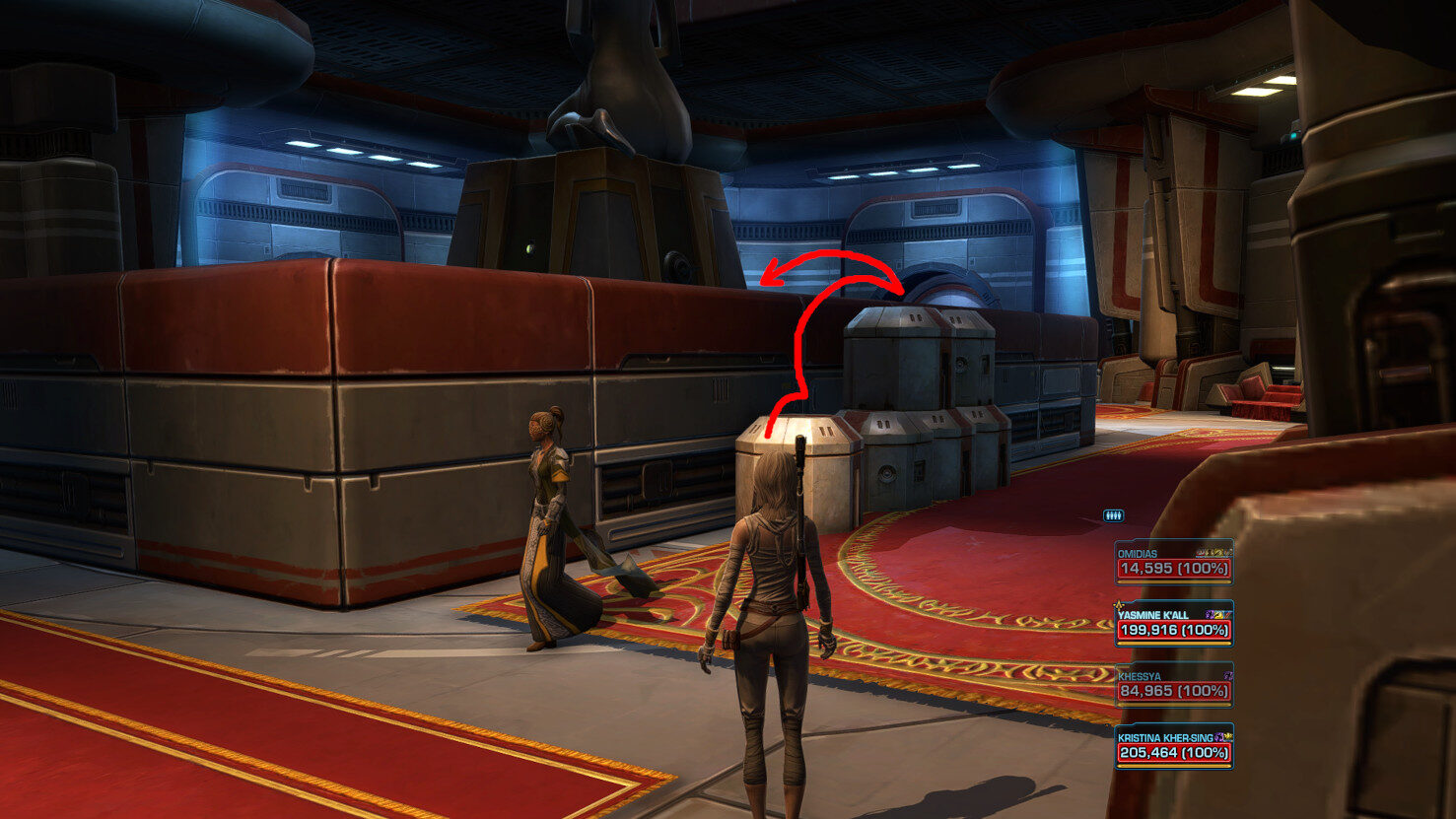The width and height of the screenshot is (1456, 819).
Task: Target Yasmine K'all's party frame
Action: tap(1173, 624)
